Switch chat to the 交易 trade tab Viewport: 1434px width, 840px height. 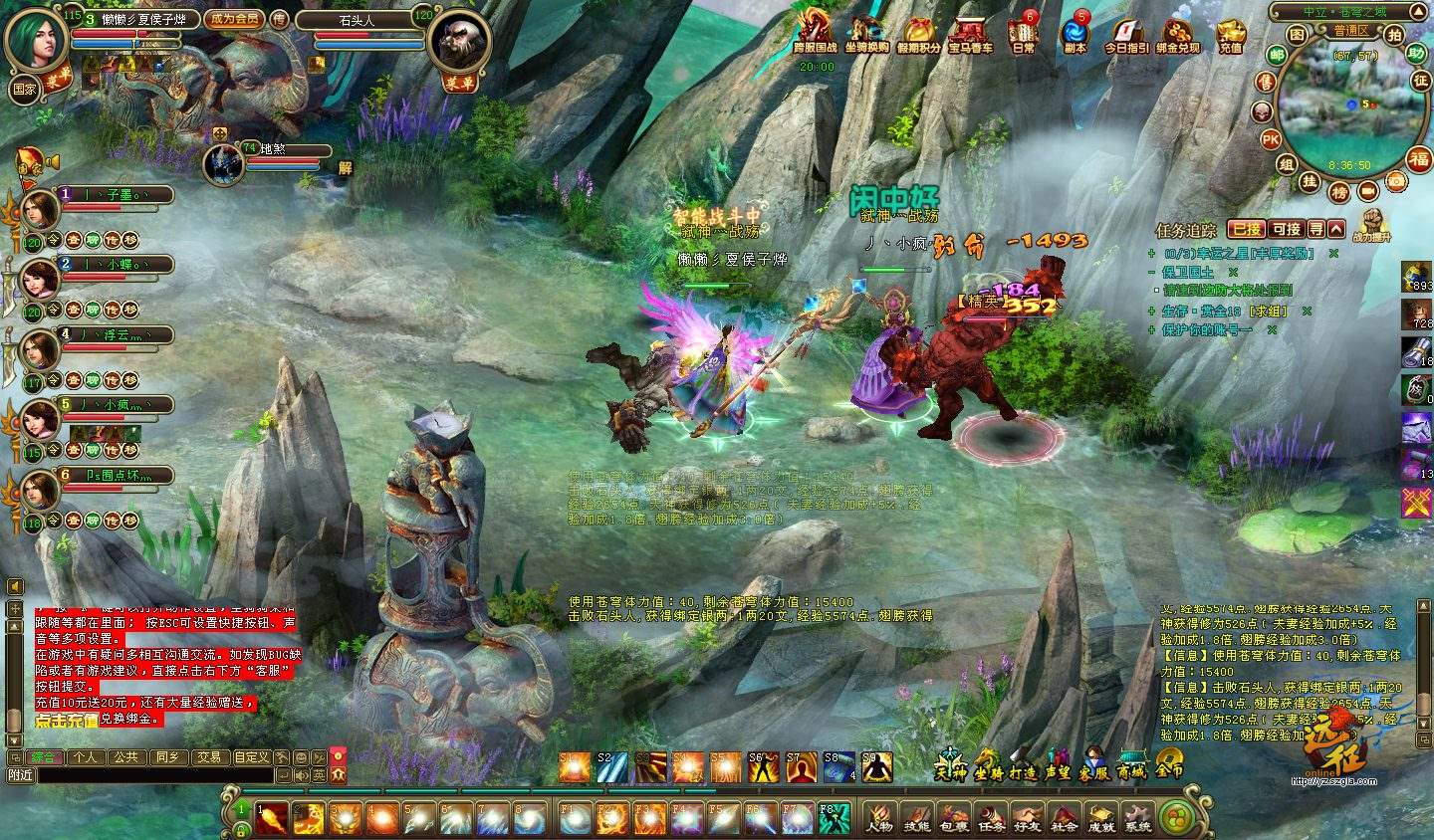(208, 757)
